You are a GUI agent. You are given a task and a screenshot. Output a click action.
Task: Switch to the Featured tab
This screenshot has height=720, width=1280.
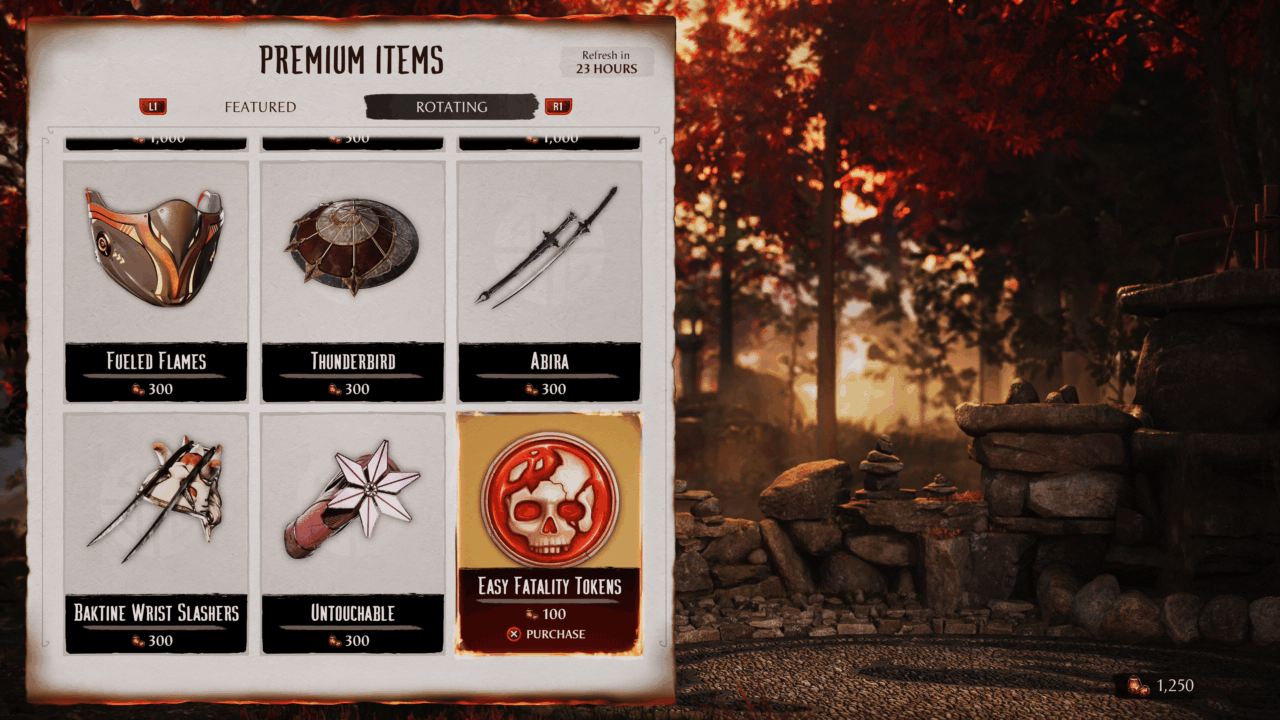pyautogui.click(x=260, y=107)
